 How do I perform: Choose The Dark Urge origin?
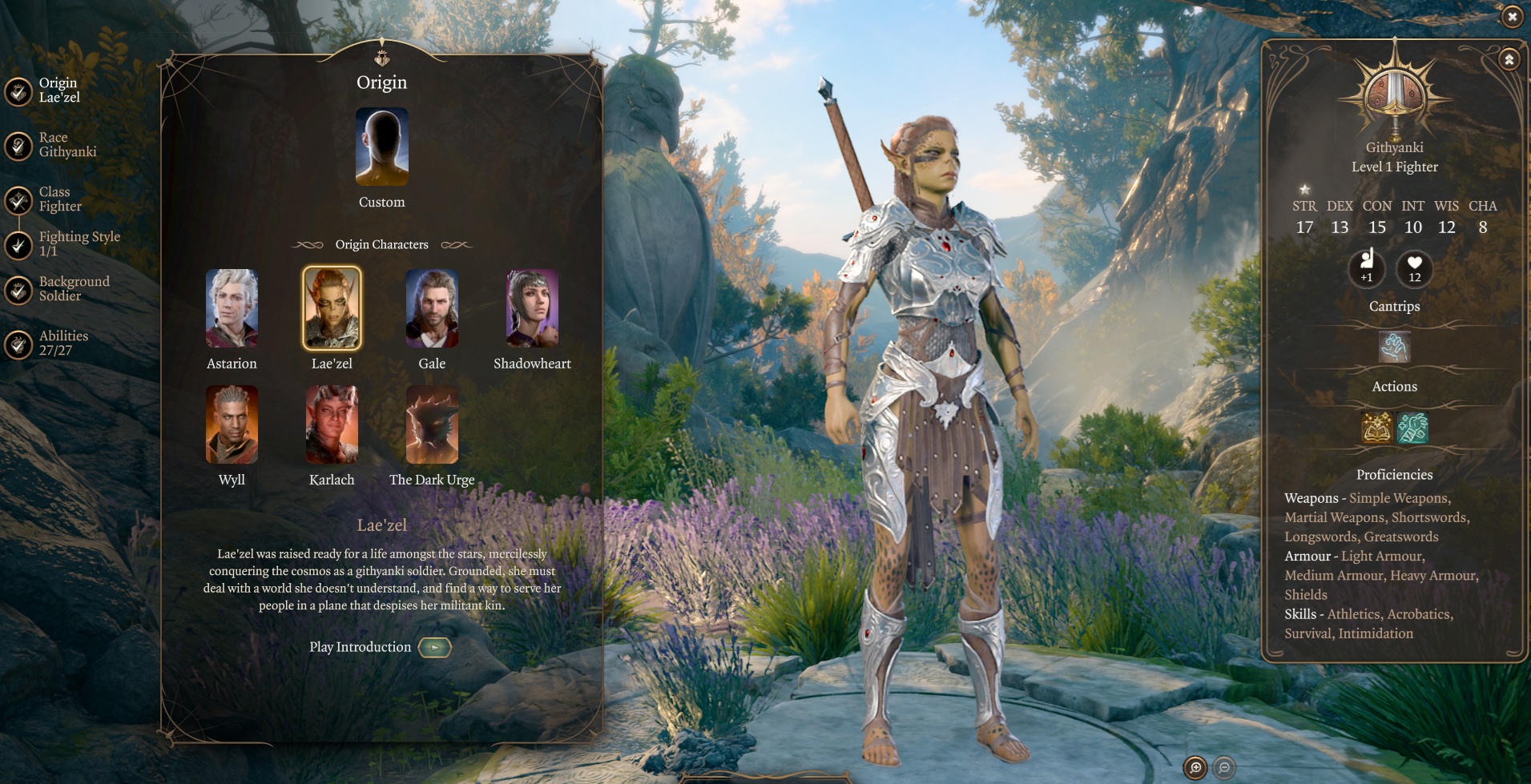tap(432, 424)
